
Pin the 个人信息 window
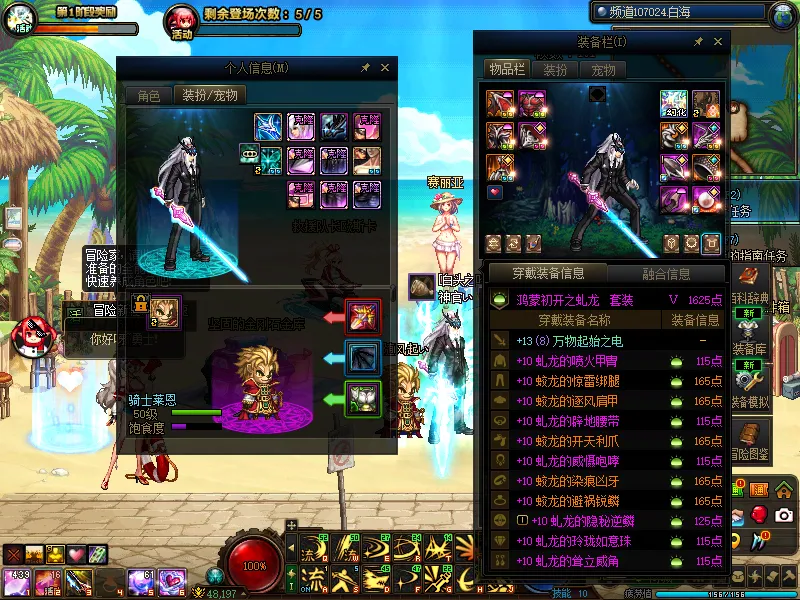click(x=365, y=68)
